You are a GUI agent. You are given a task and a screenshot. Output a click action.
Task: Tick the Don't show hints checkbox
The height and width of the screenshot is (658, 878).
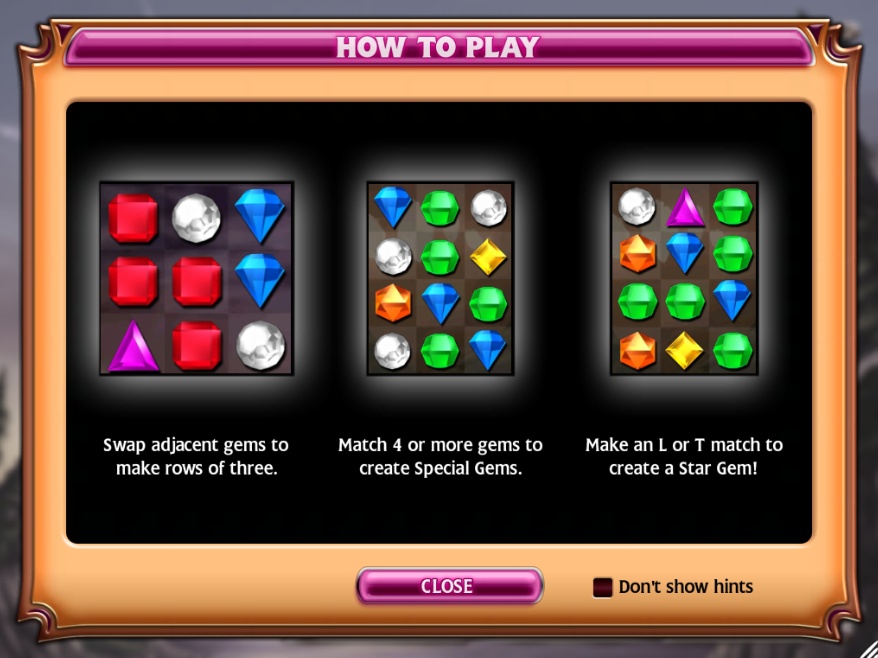(603, 587)
